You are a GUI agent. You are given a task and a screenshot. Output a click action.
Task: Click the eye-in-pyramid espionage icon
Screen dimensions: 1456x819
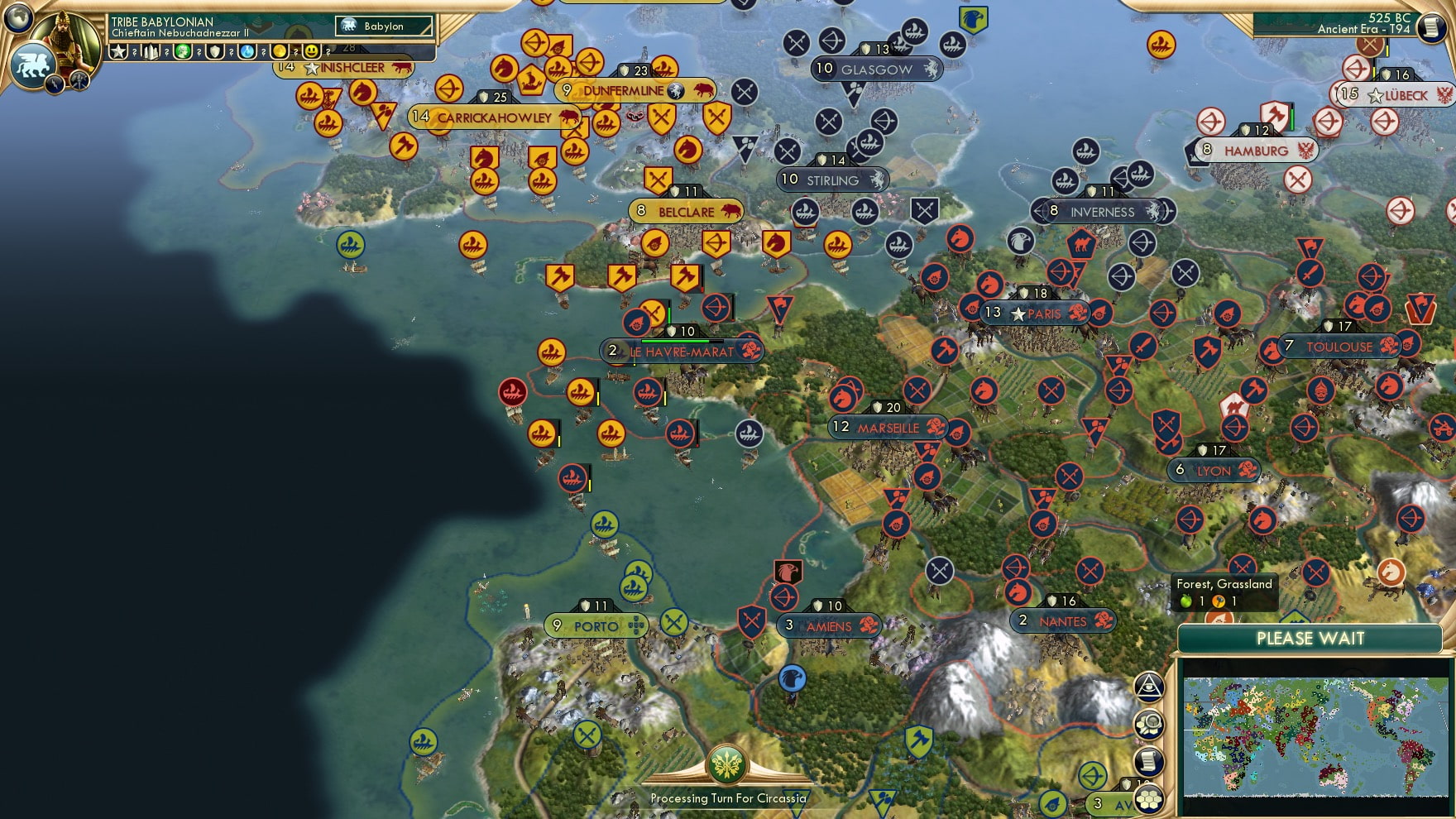pyautogui.click(x=1149, y=687)
